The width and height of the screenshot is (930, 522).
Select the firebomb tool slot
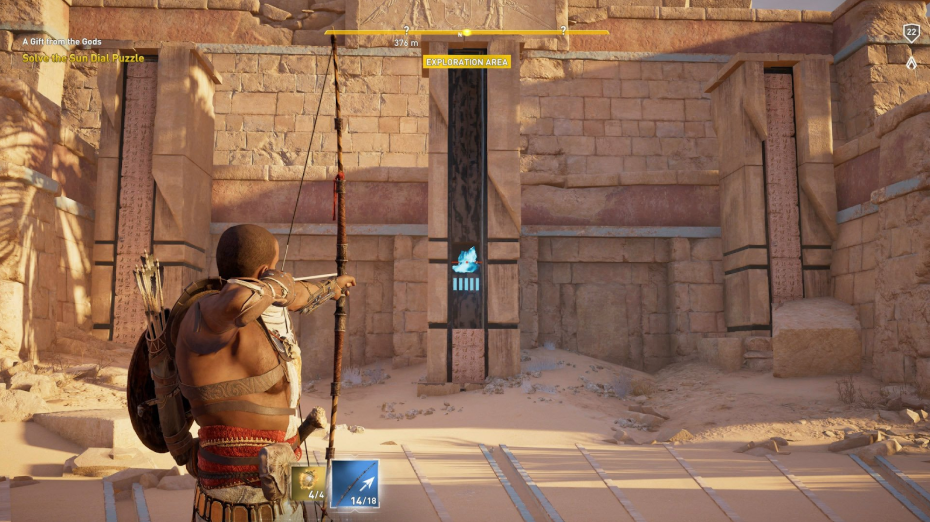tap(308, 483)
